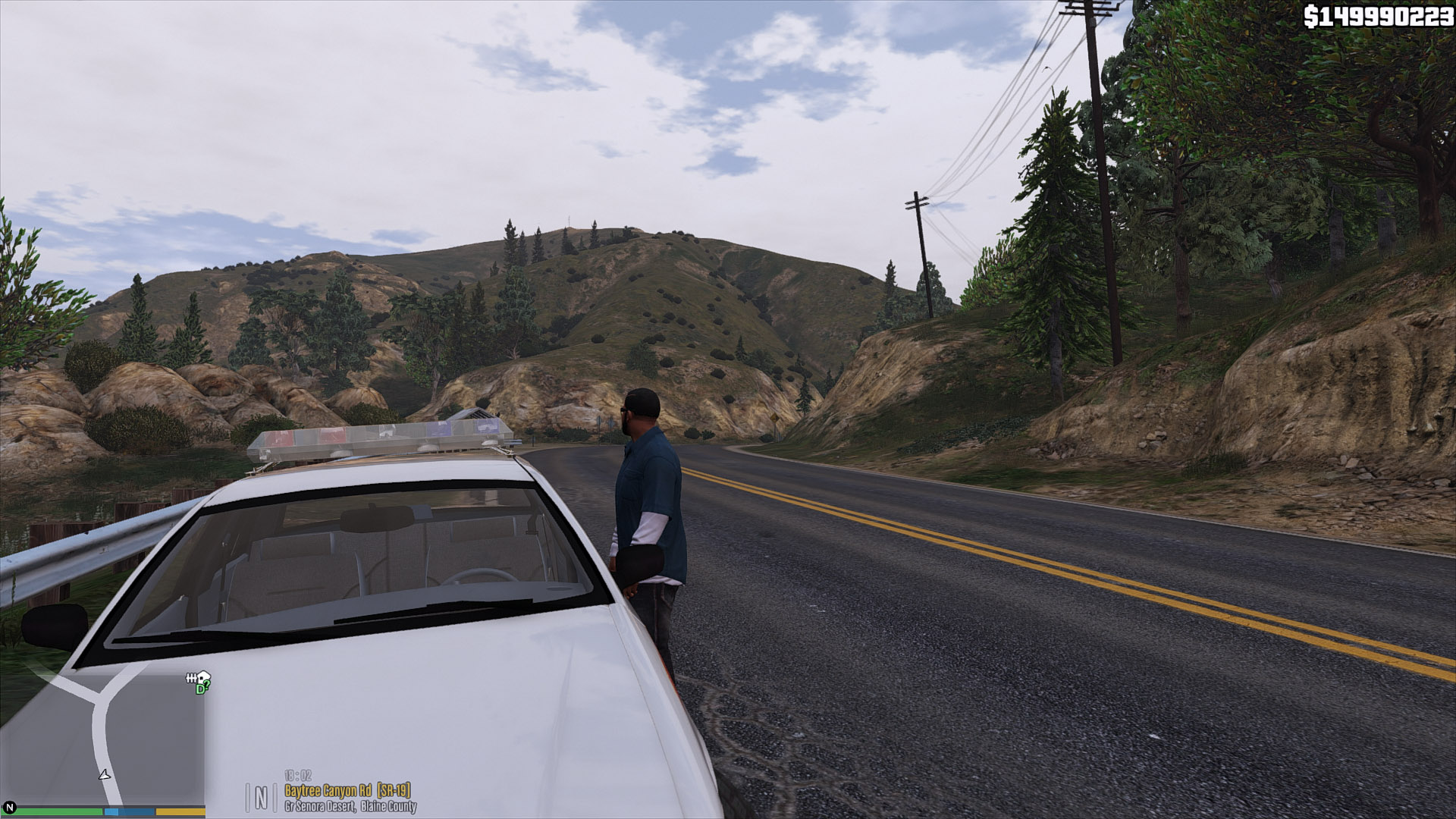The height and width of the screenshot is (819, 1456).
Task: Select the green D mission blip
Action: coord(201,689)
